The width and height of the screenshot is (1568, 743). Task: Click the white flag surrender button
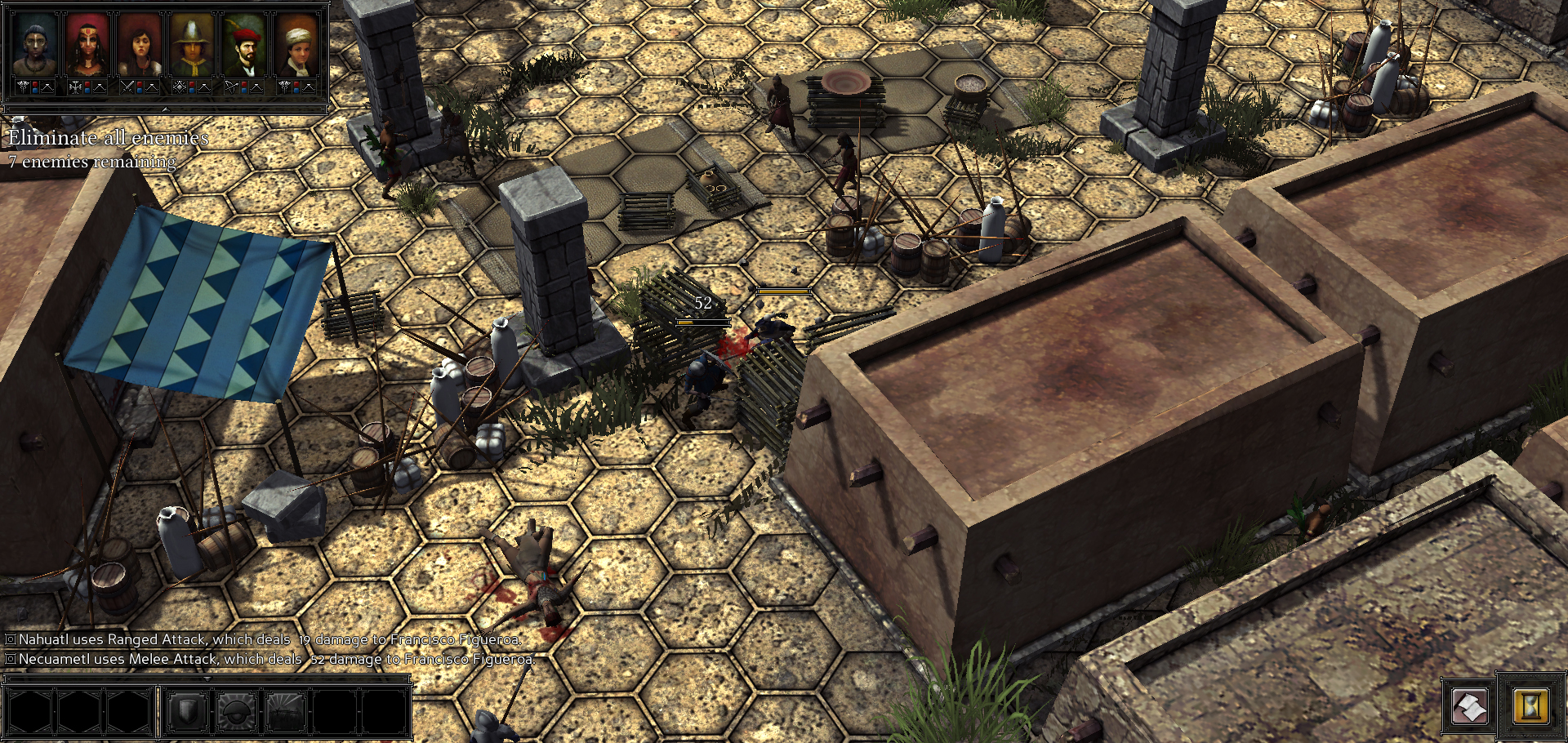[x=1470, y=706]
